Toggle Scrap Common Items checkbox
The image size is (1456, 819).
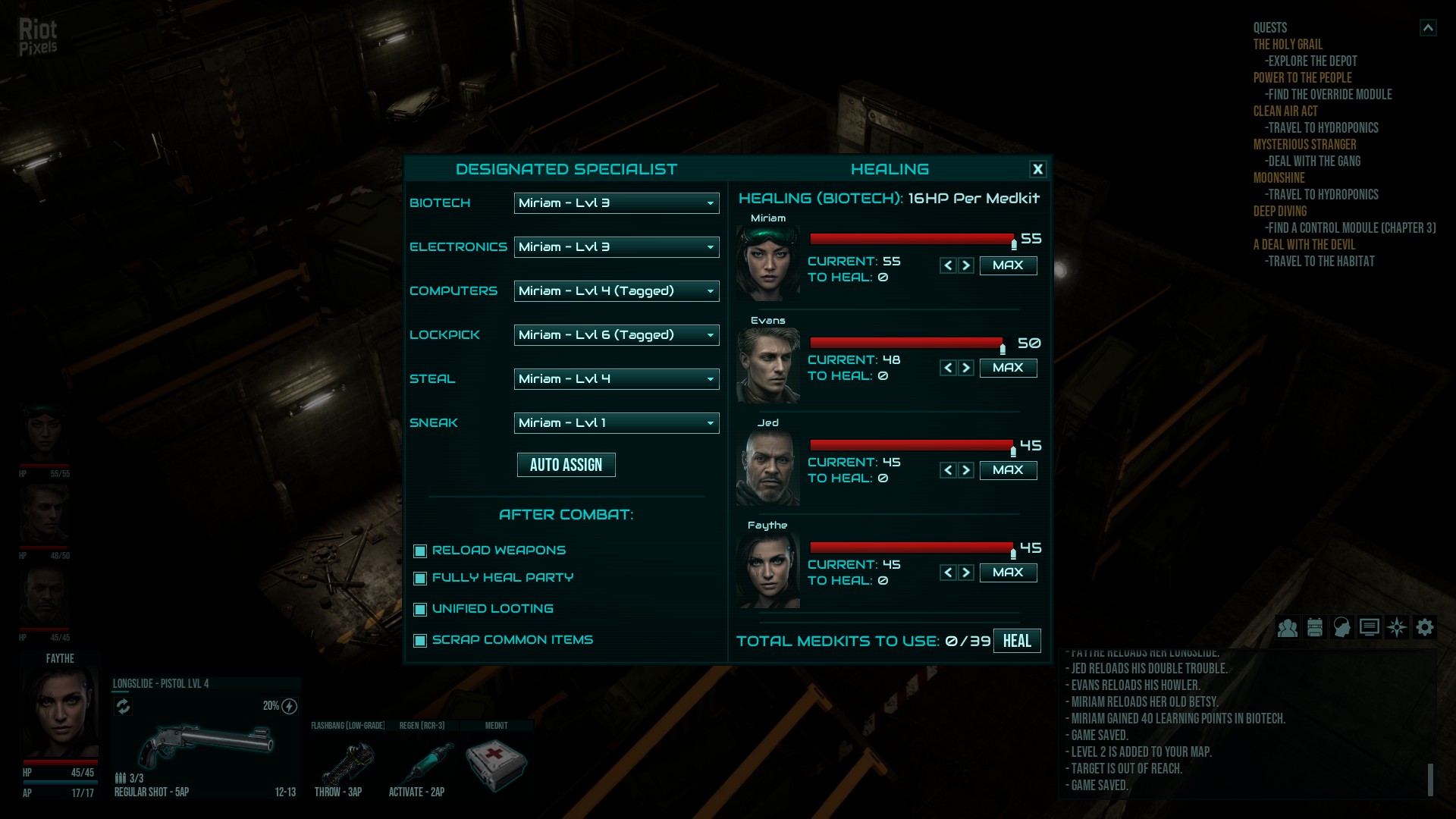pyautogui.click(x=420, y=641)
